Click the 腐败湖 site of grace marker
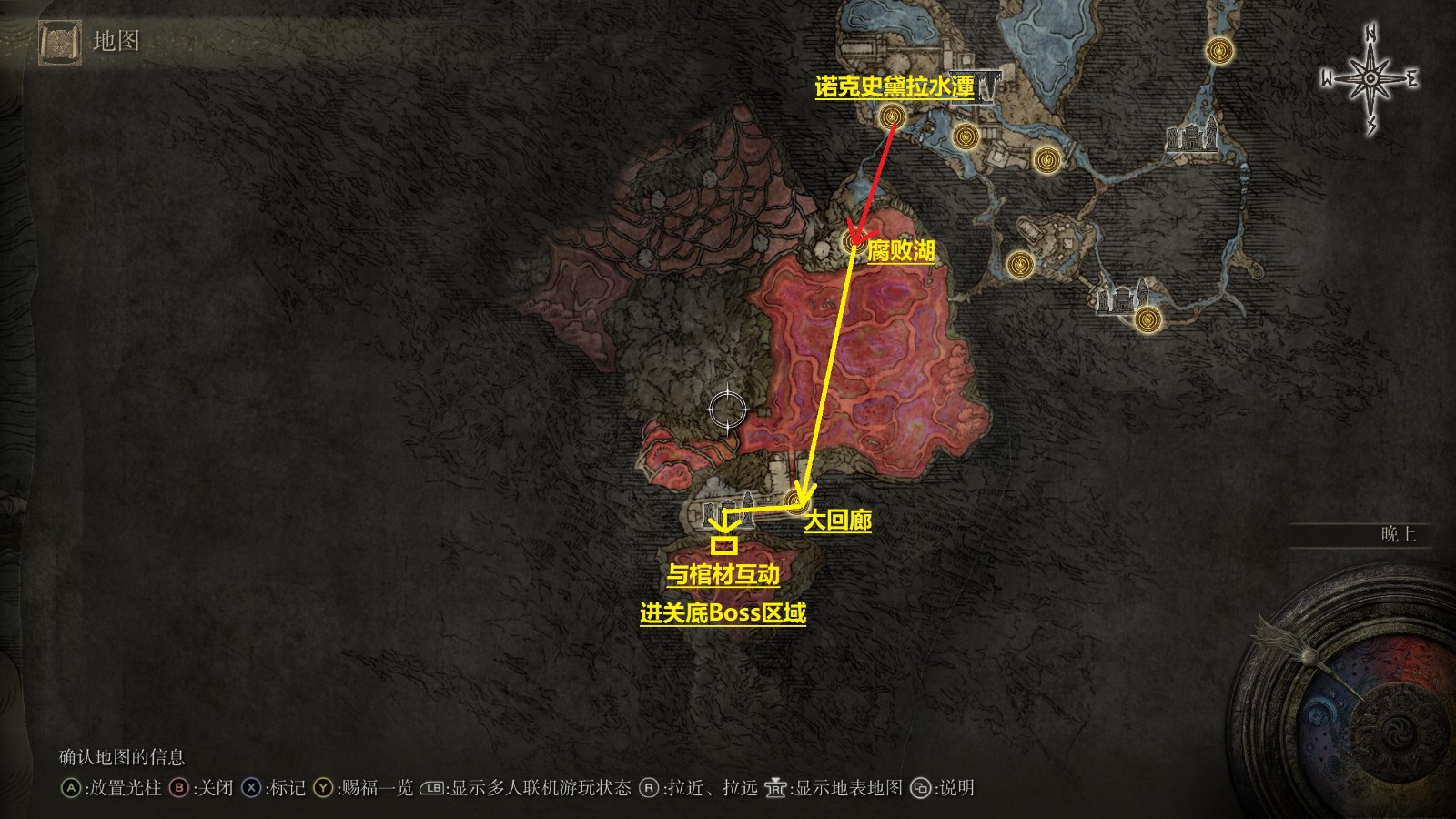1456x819 pixels. tap(854, 244)
